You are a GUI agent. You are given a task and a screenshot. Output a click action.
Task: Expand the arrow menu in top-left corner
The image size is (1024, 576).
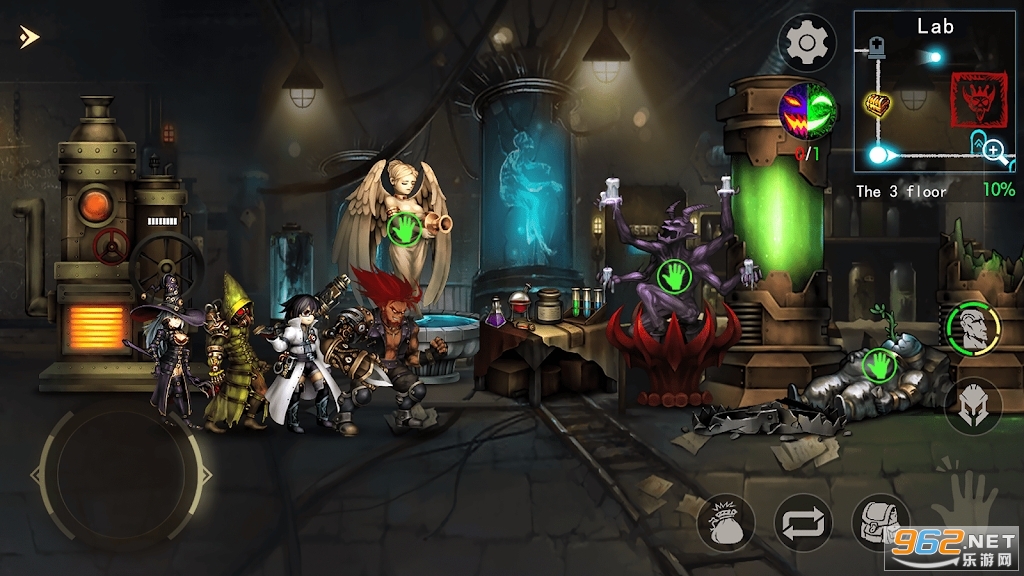point(29,38)
